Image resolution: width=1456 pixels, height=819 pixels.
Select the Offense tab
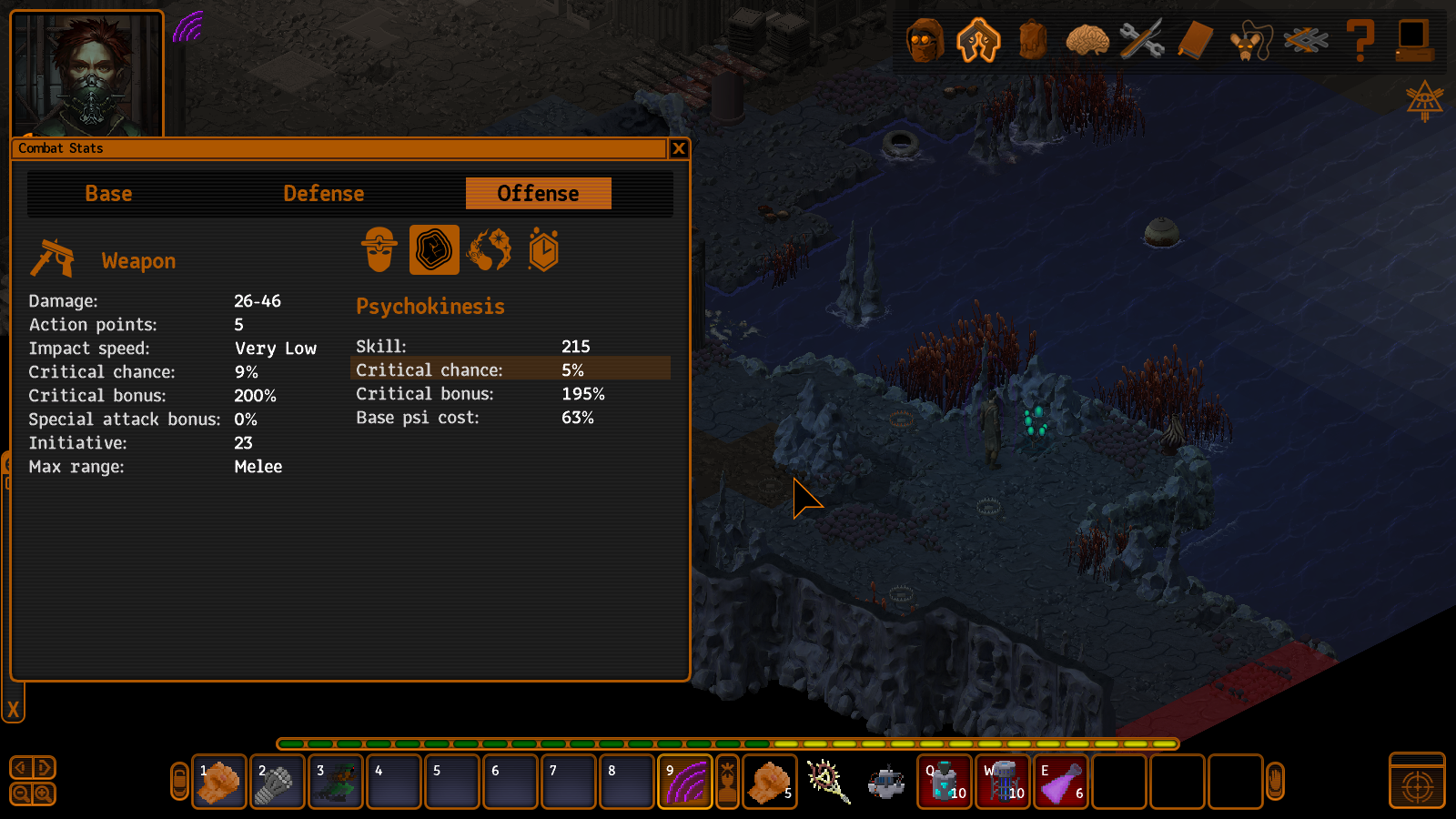coord(538,194)
